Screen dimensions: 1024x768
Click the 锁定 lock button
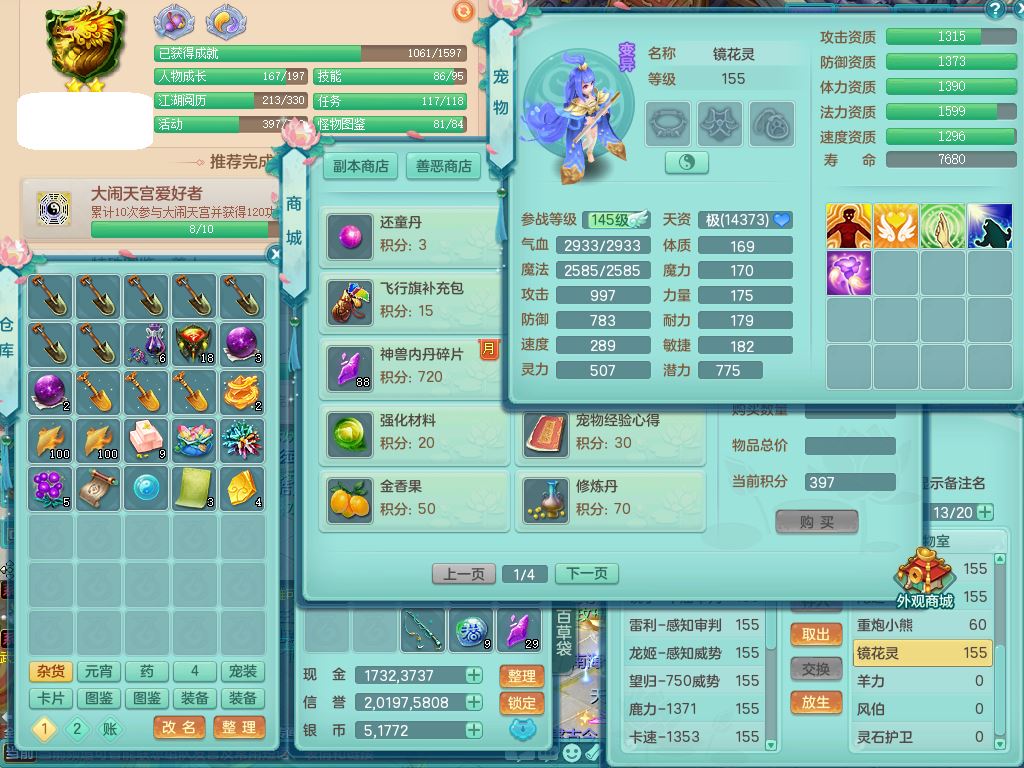pyautogui.click(x=522, y=703)
